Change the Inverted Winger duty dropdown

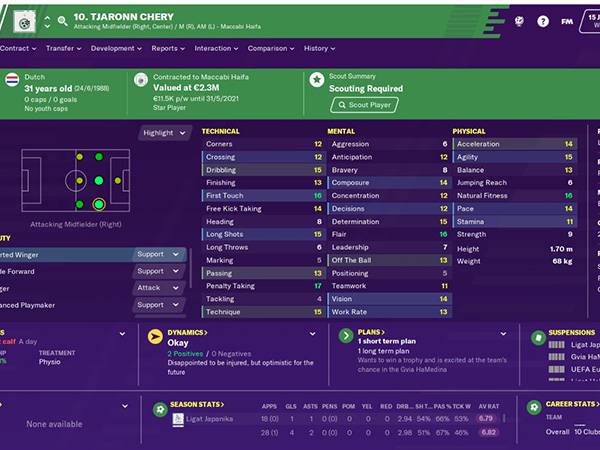coord(160,254)
